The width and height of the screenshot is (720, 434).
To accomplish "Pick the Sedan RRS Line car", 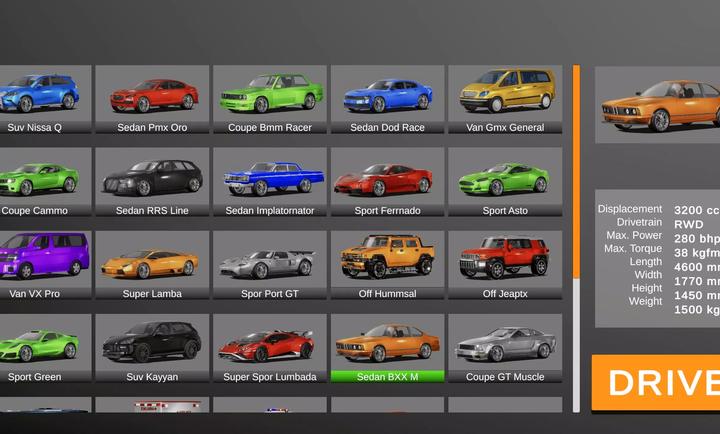I will point(152,181).
